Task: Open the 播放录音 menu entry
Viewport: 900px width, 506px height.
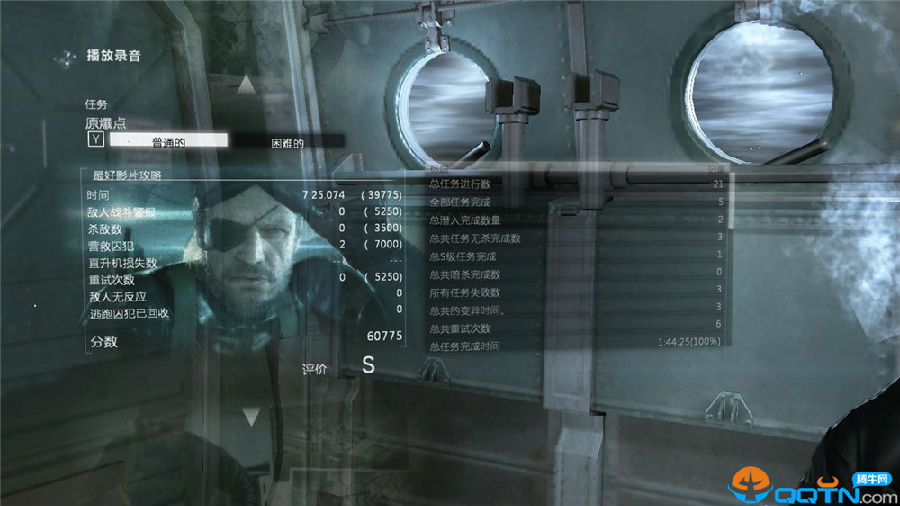Action: coord(113,56)
